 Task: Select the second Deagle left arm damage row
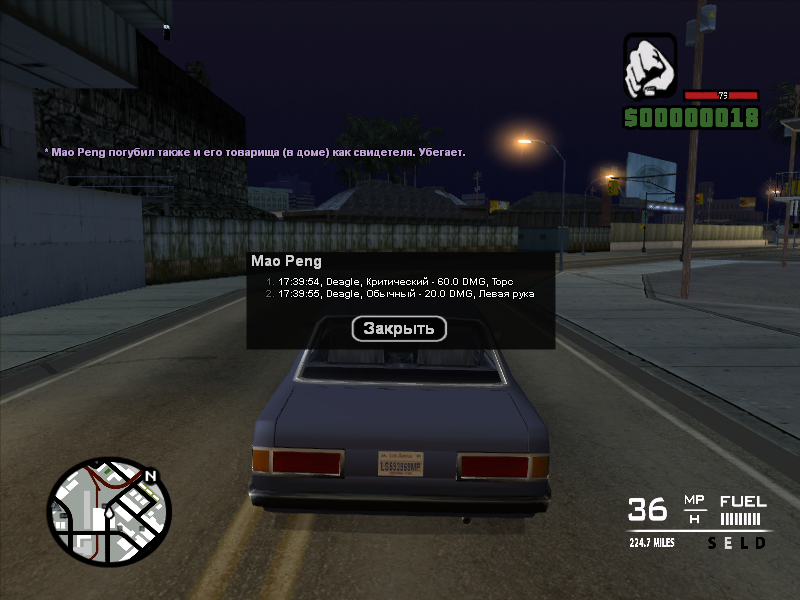click(x=400, y=294)
